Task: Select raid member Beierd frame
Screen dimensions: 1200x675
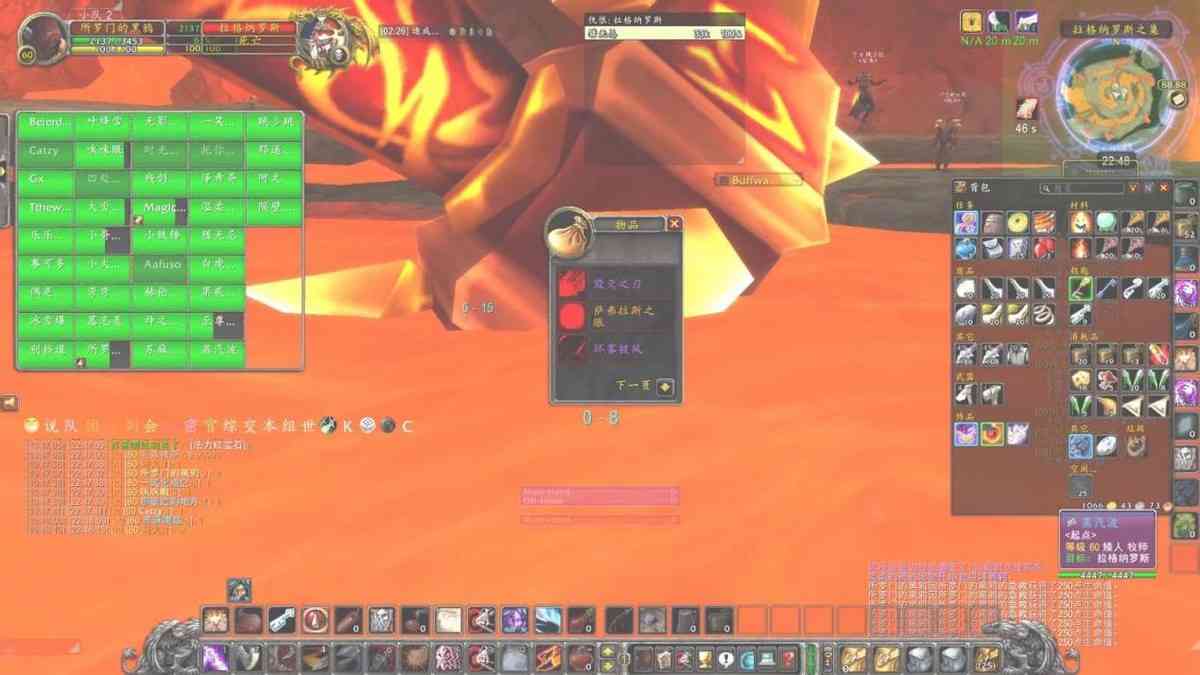Action: tap(46, 122)
